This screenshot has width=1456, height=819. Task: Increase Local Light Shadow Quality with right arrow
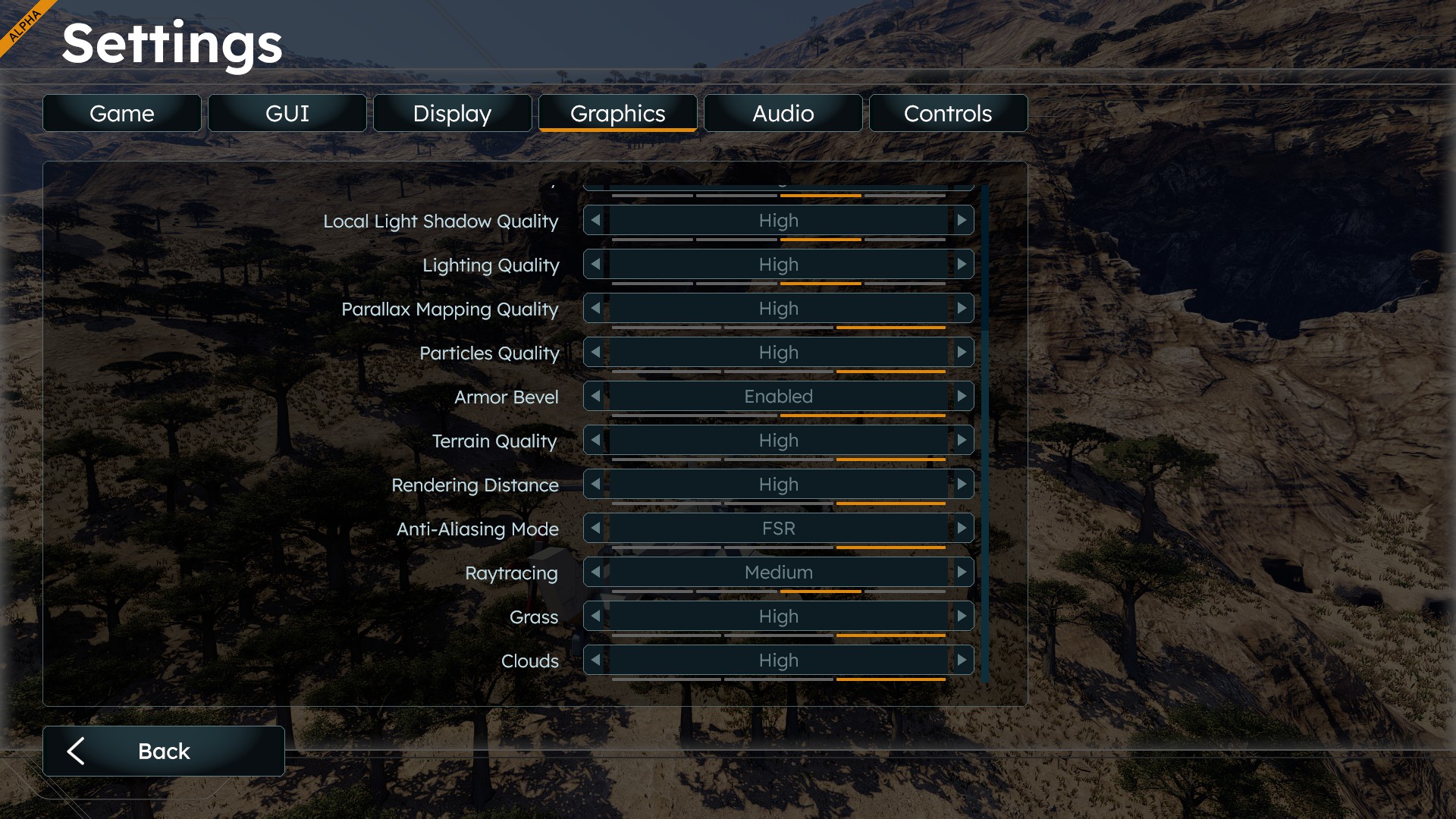tap(962, 221)
